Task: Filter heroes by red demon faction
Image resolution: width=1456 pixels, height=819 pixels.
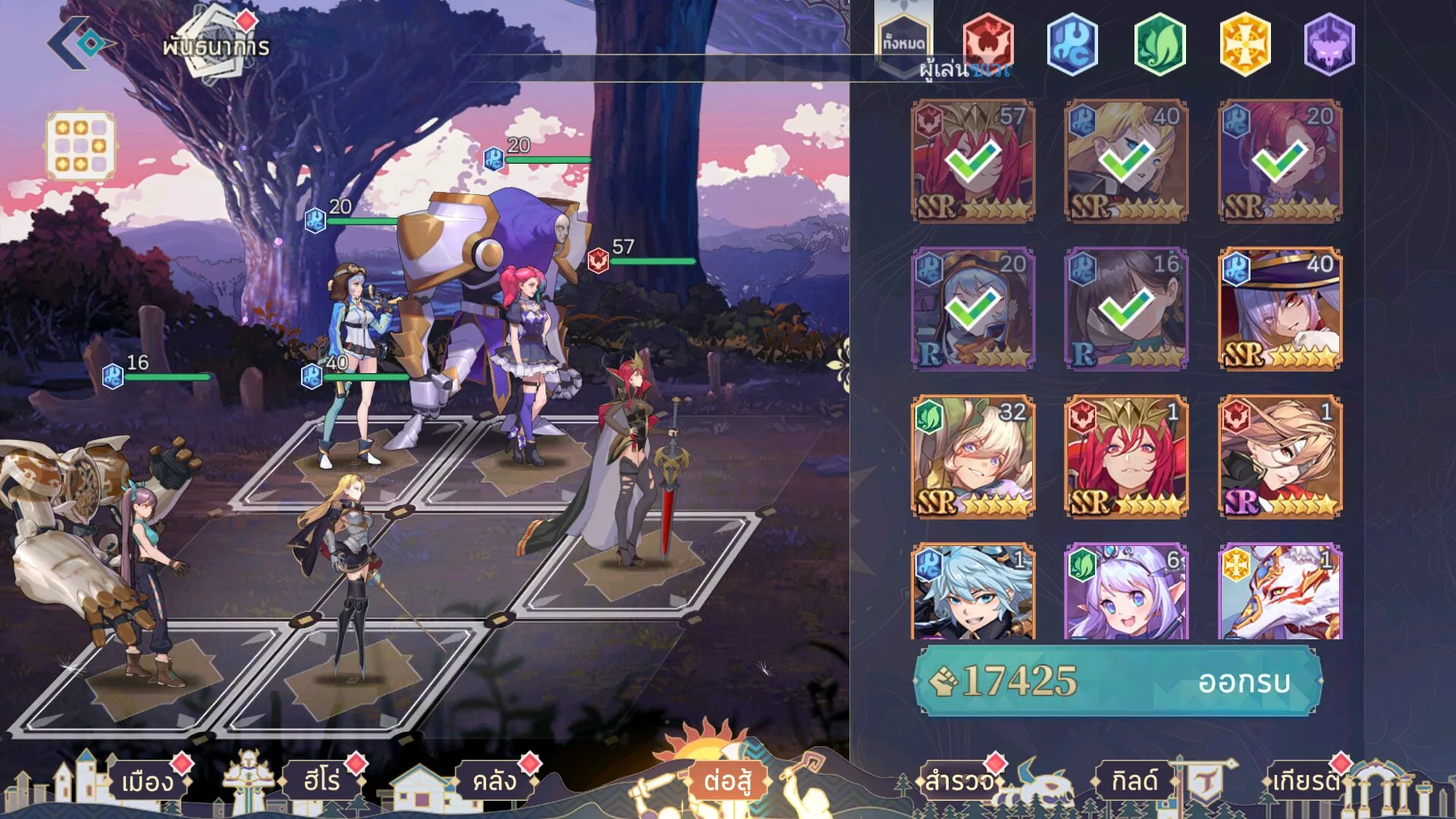Action: [x=987, y=43]
